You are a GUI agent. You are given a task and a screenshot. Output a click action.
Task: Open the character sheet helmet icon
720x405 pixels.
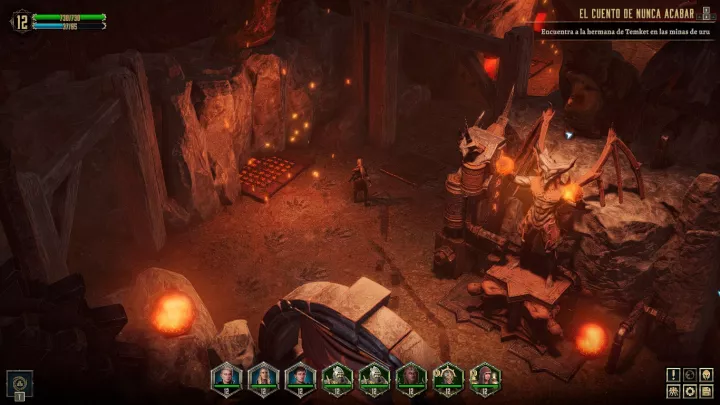(x=706, y=375)
